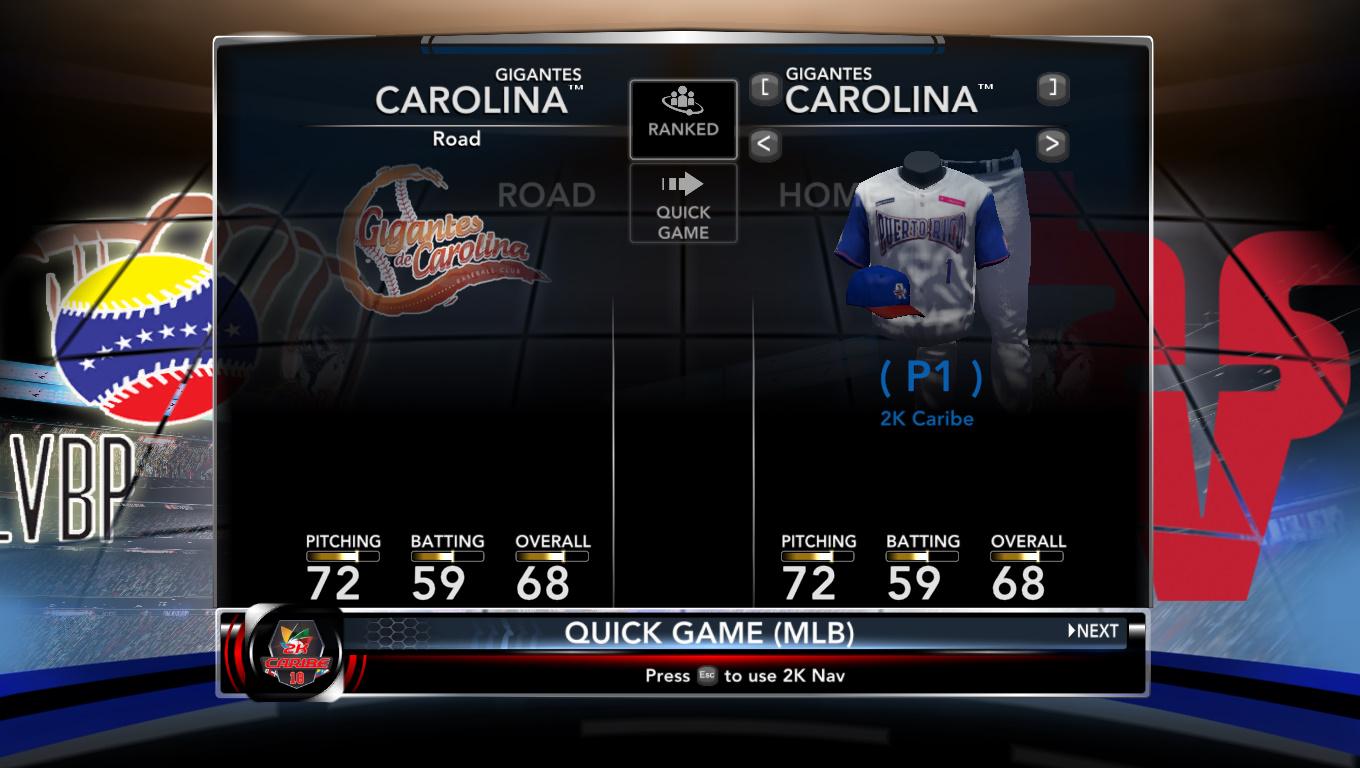Open the 2K Caribe 18 logo badge

pos(296,654)
